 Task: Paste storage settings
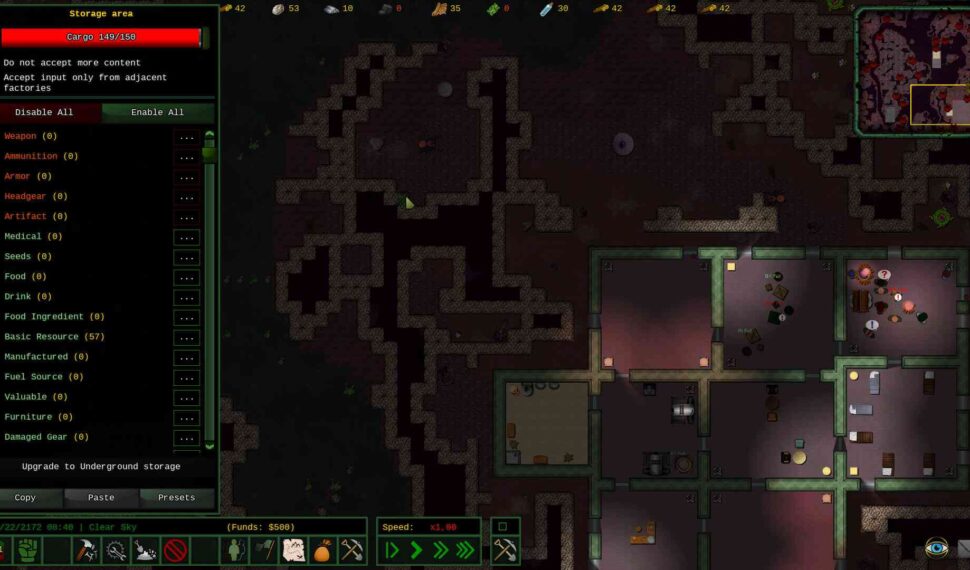point(101,497)
